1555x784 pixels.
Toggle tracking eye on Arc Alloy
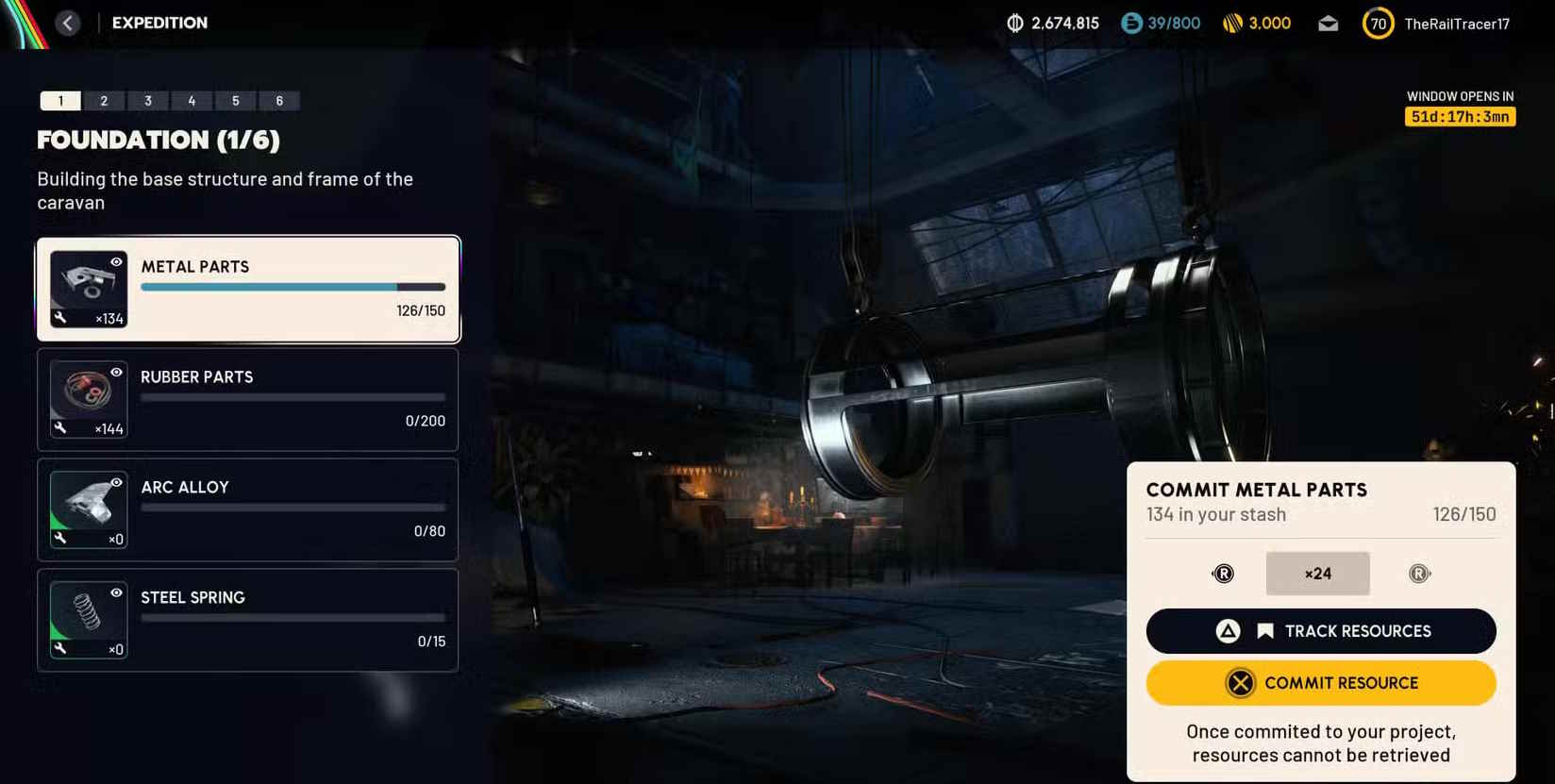(116, 482)
